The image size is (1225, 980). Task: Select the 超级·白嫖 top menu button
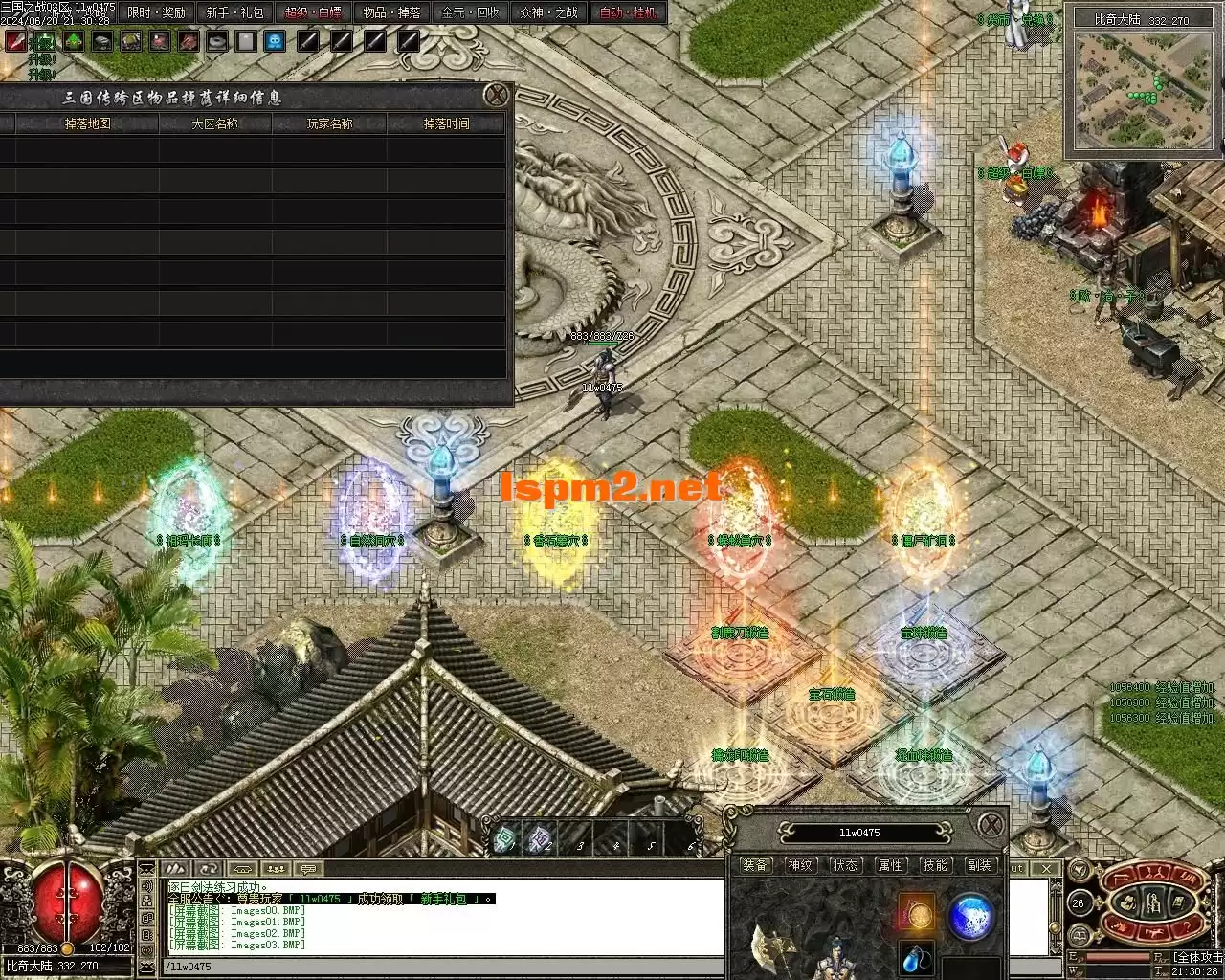[314, 12]
